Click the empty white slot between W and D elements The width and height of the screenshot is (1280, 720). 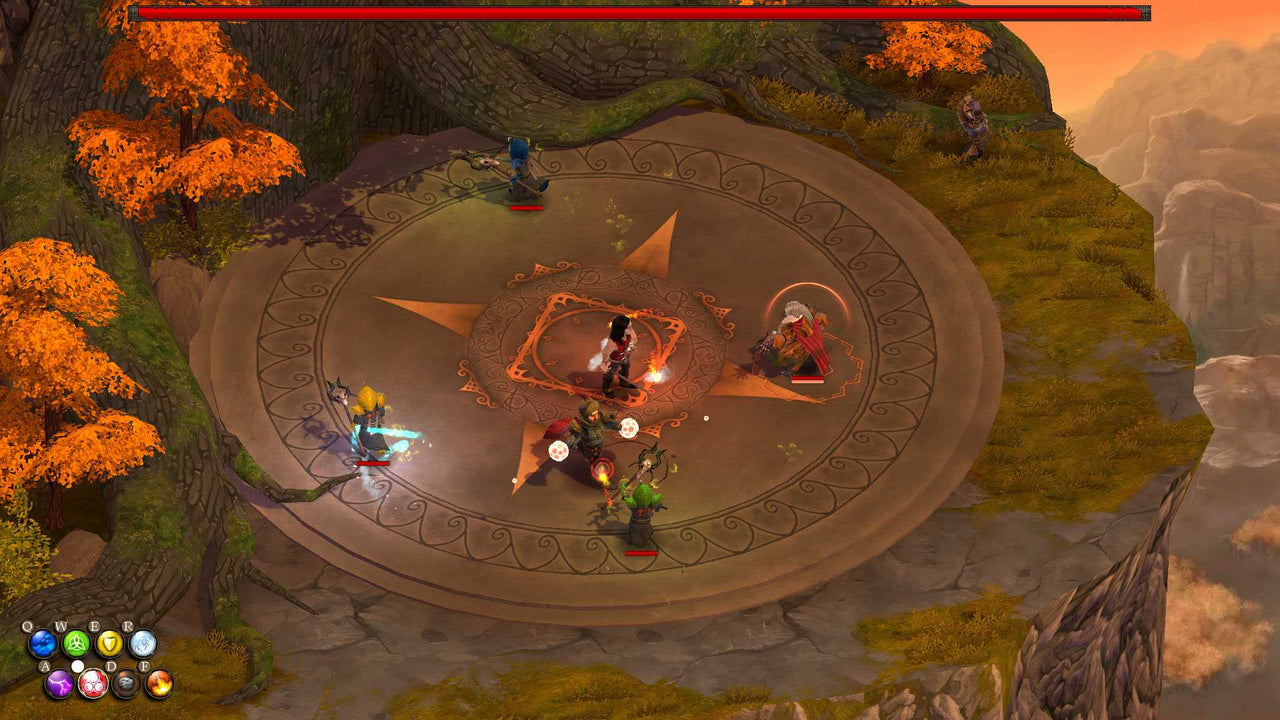tap(78, 666)
